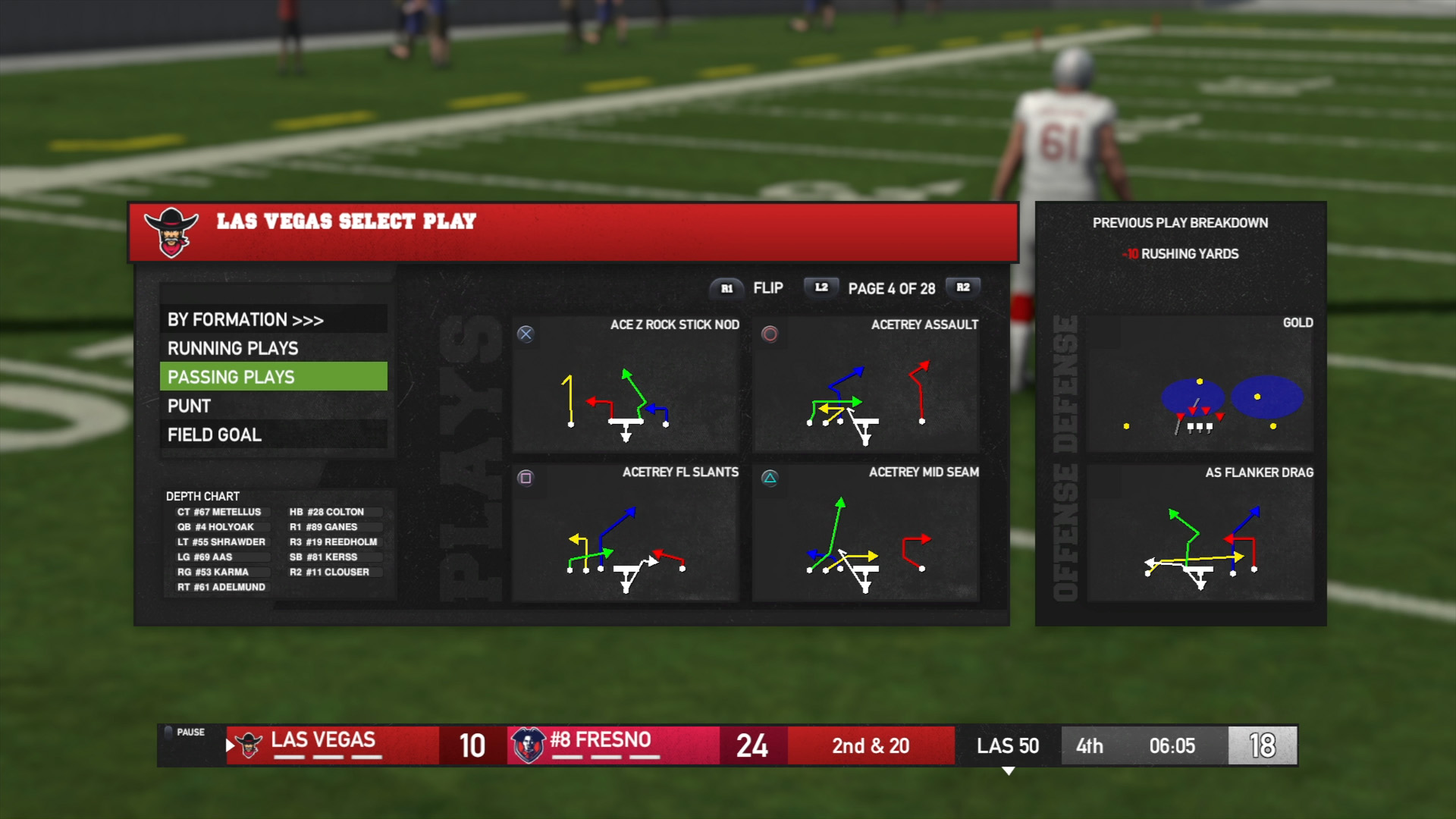This screenshot has height=819, width=1456.
Task: Click the Page 4 of 28 indicator
Action: (891, 289)
